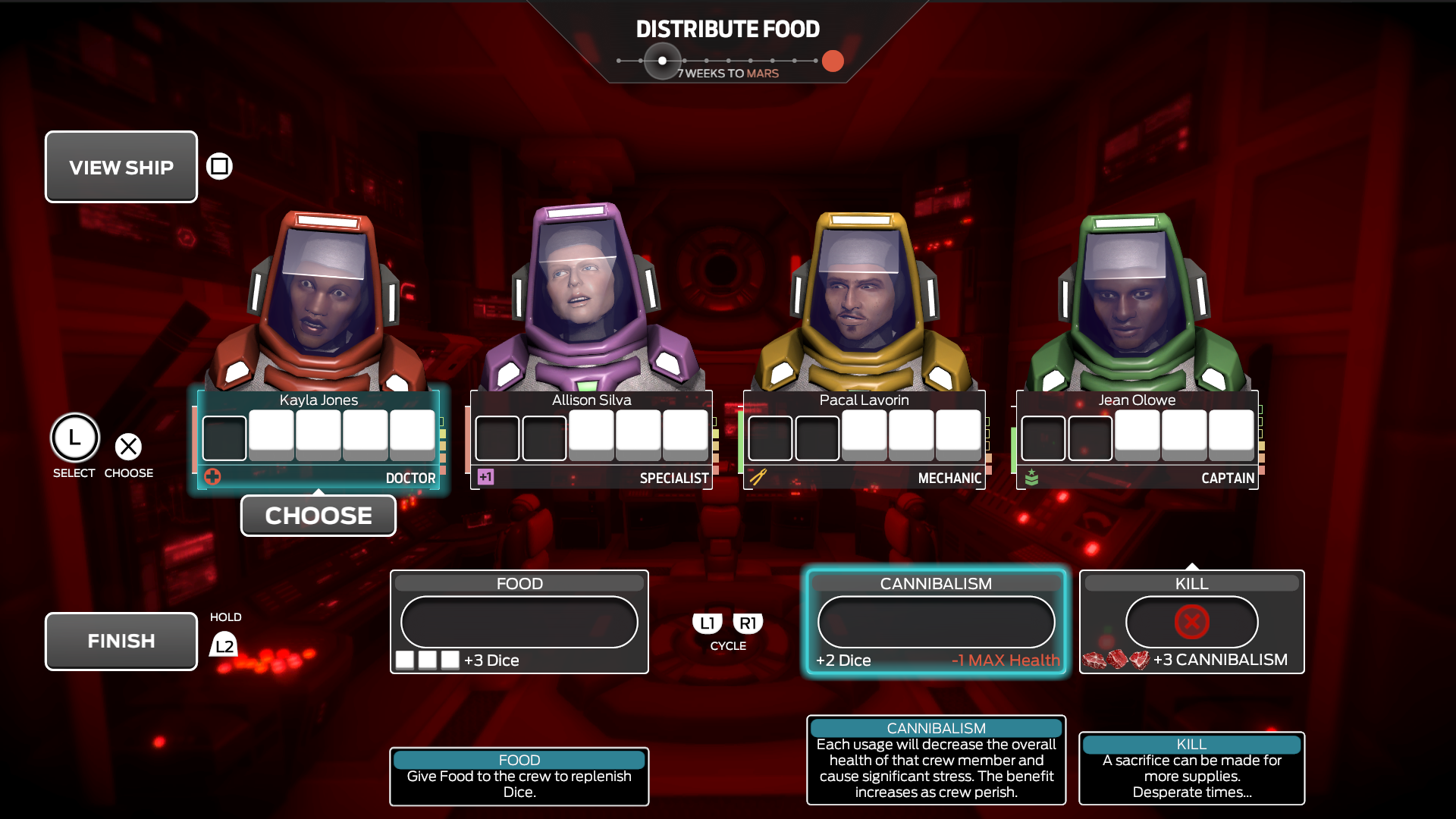Click L1 to cycle options left

pos(707,623)
